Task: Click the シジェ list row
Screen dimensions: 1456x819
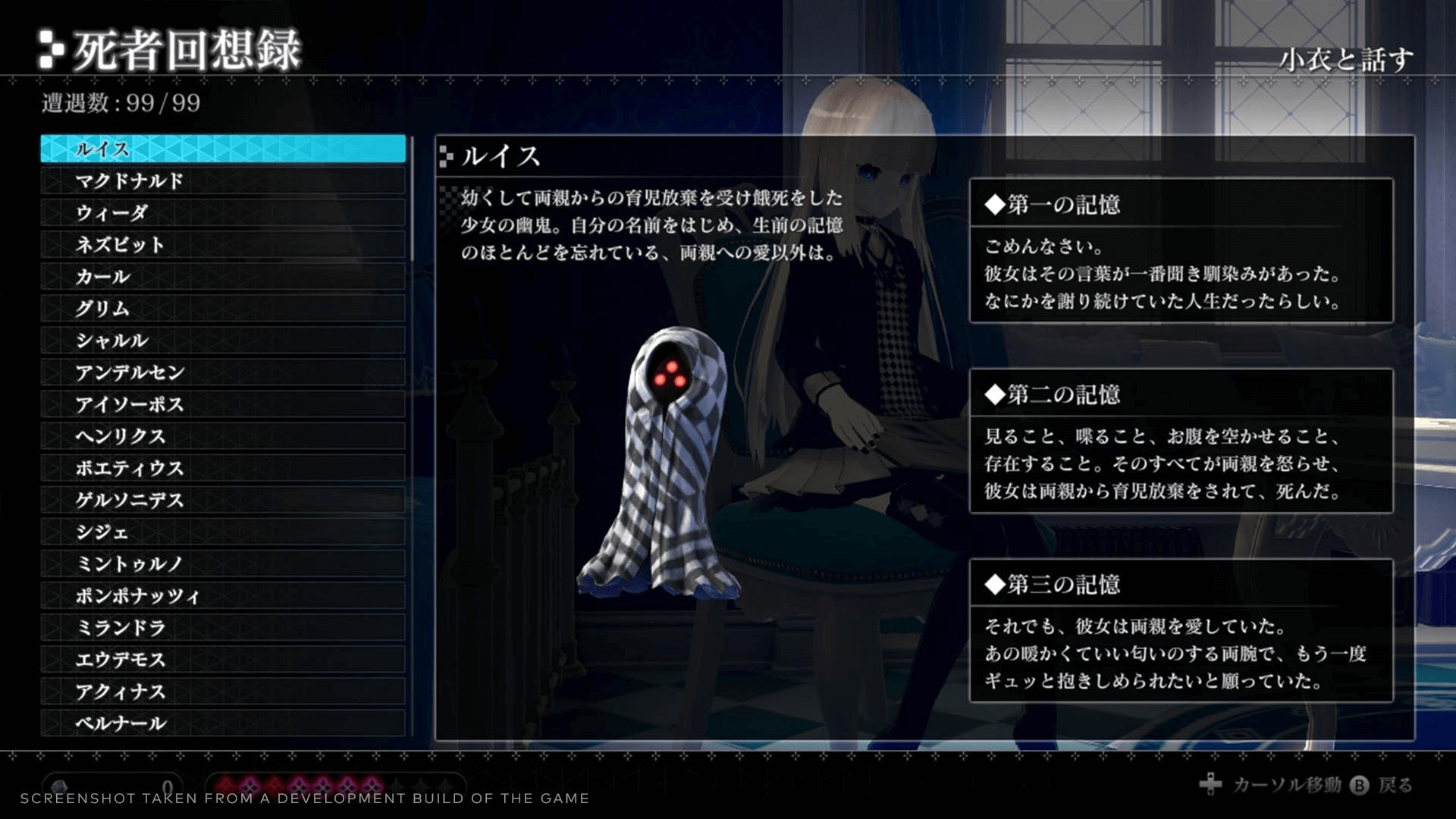Action: pos(223,532)
